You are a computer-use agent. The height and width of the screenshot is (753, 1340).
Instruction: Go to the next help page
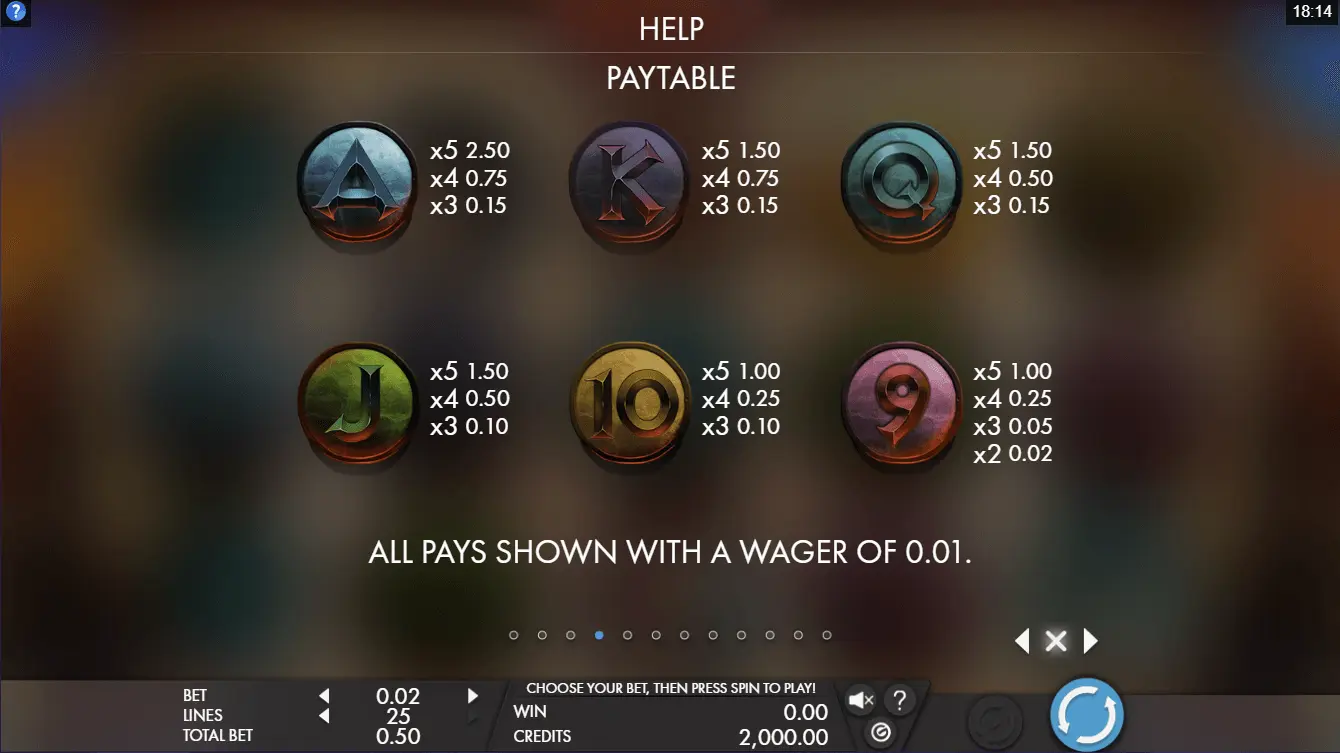pyautogui.click(x=1090, y=641)
